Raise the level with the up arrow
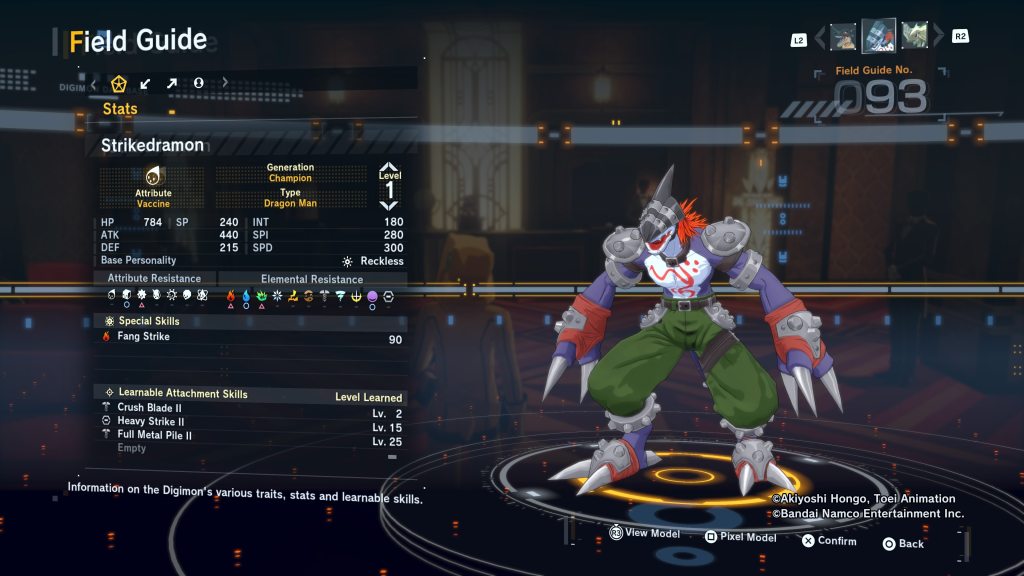Screen dimensions: 1024x576 [x=389, y=169]
